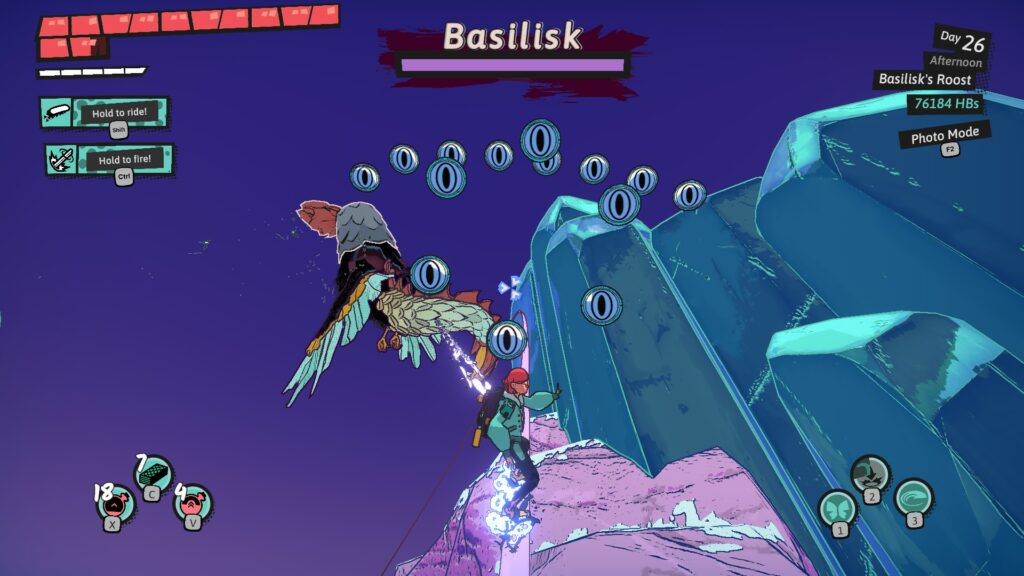
Task: Select the pink bomb item with count 4
Action: [x=192, y=502]
